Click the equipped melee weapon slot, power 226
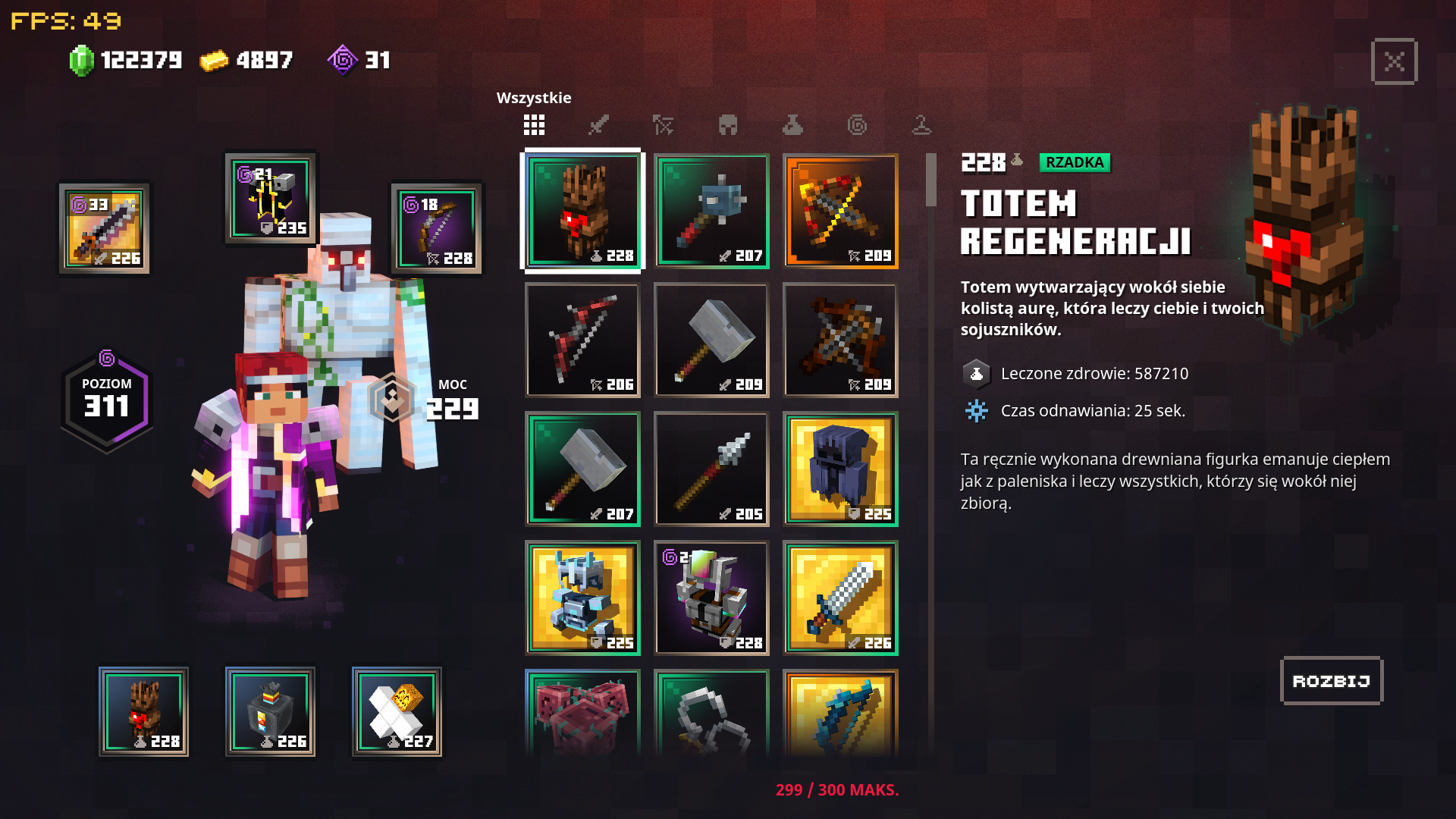The width and height of the screenshot is (1456, 819). tap(105, 228)
